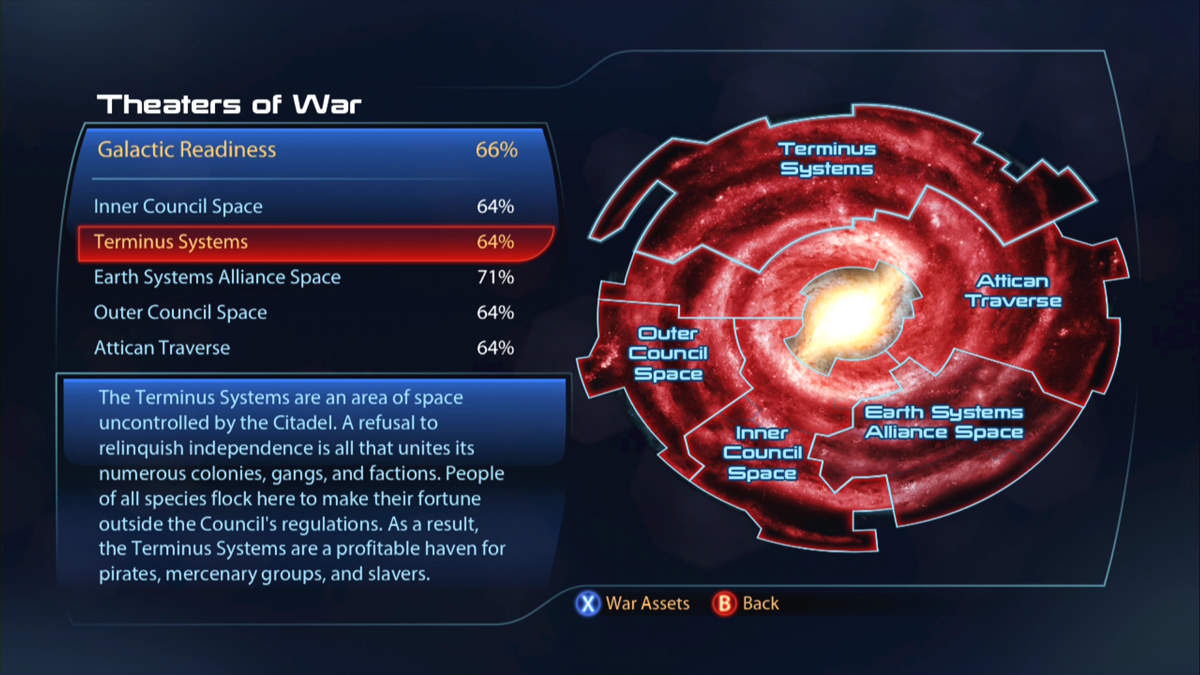1200x675 pixels.
Task: Select Inner Council Space map sector
Action: 762,452
